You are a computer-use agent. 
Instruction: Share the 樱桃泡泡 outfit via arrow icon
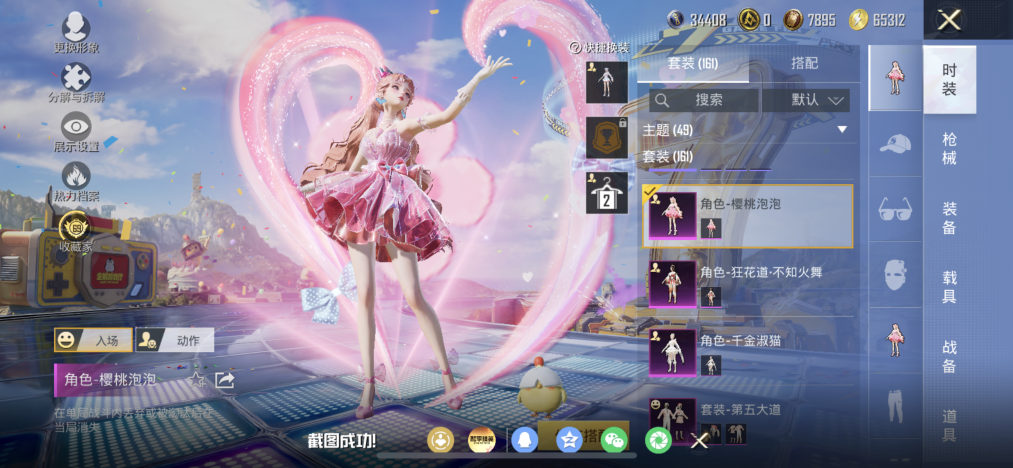click(225, 380)
